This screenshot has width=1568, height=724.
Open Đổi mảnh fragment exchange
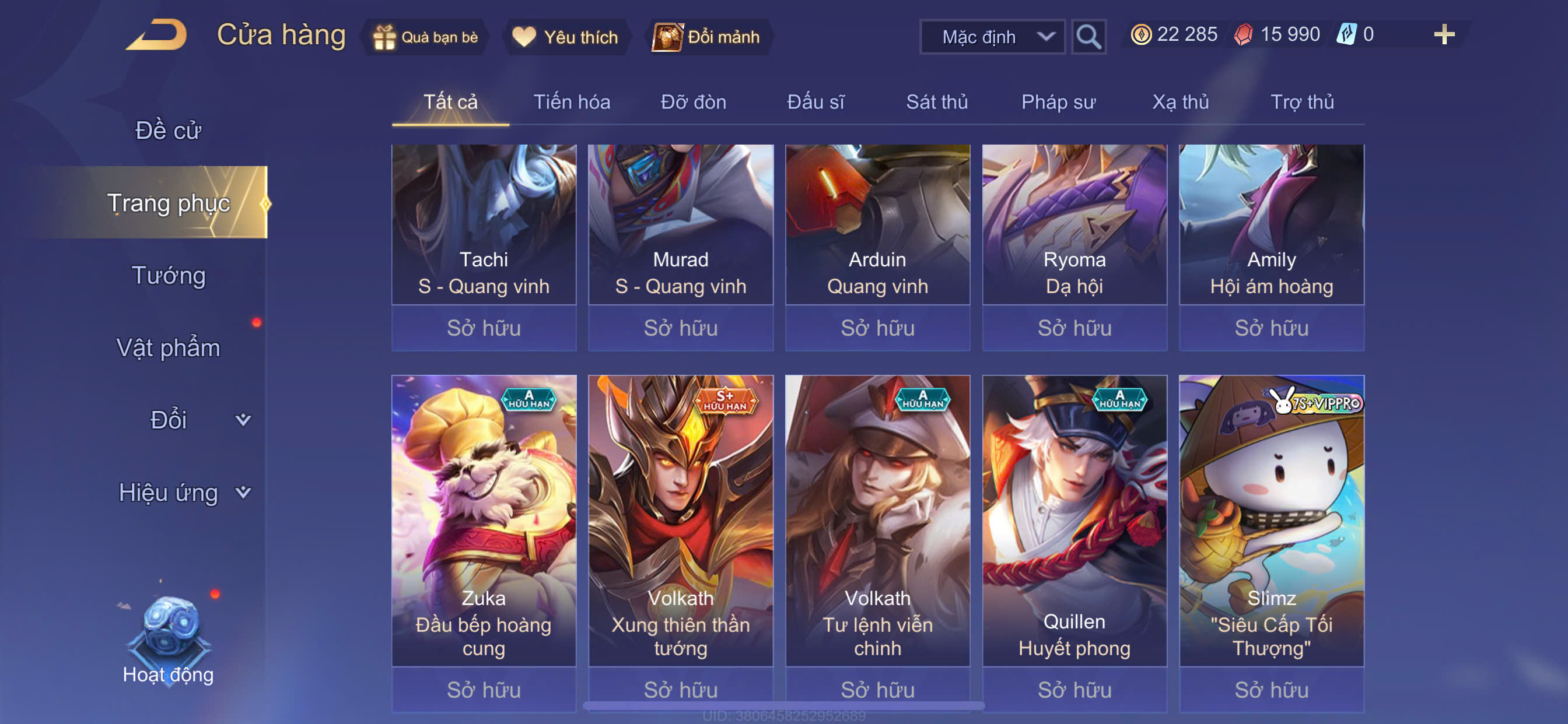(x=708, y=37)
